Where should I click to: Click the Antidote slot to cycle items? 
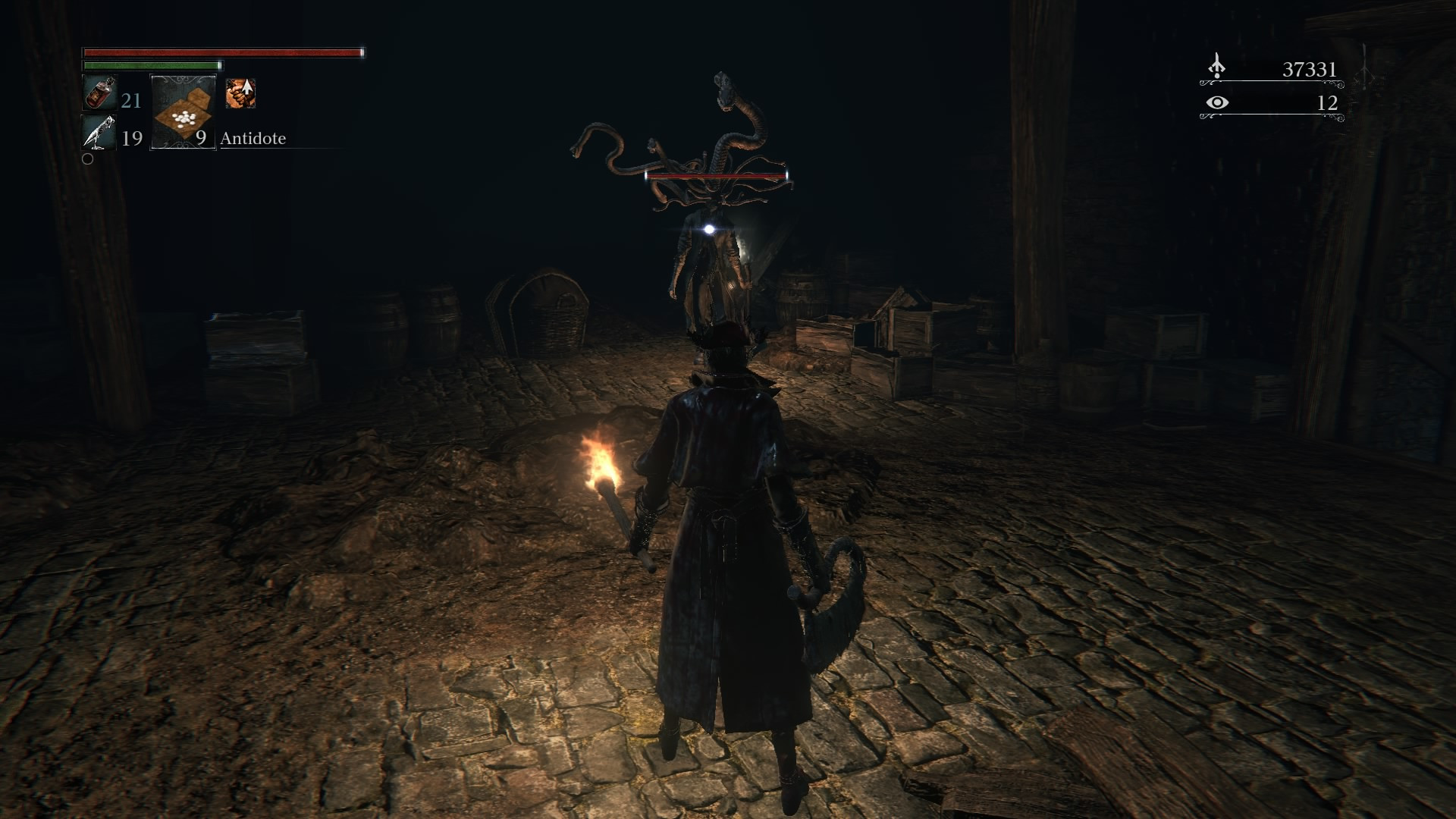[x=182, y=114]
